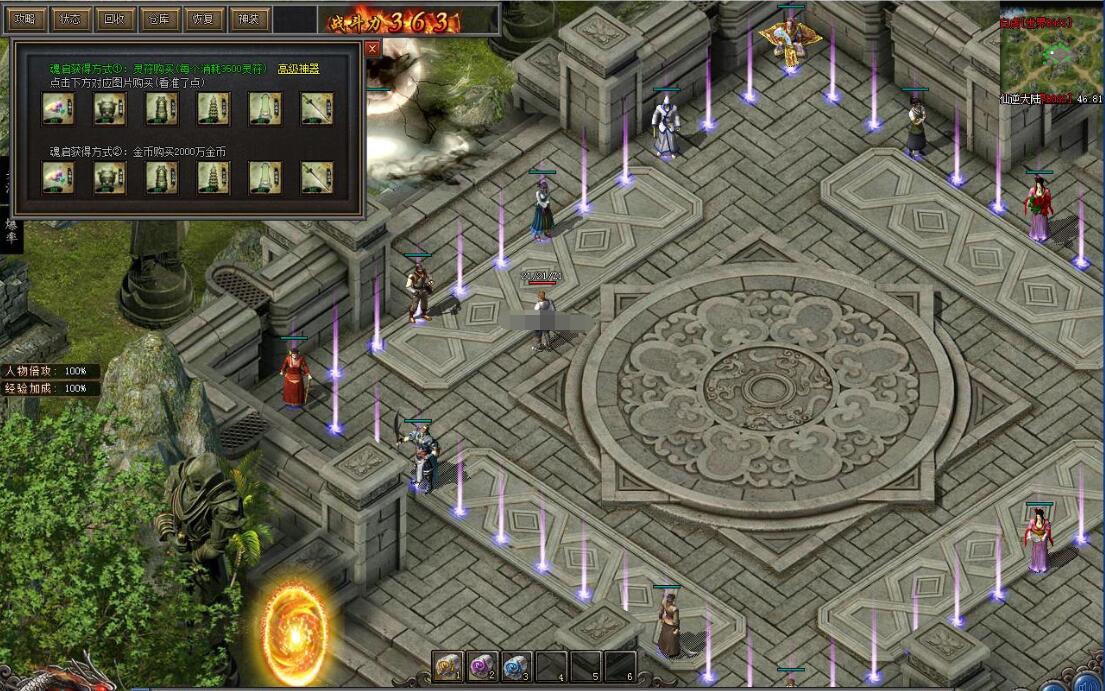Screen dimensions: 1105x691
Task: Open the 攻略 guide button
Action: coord(25,18)
